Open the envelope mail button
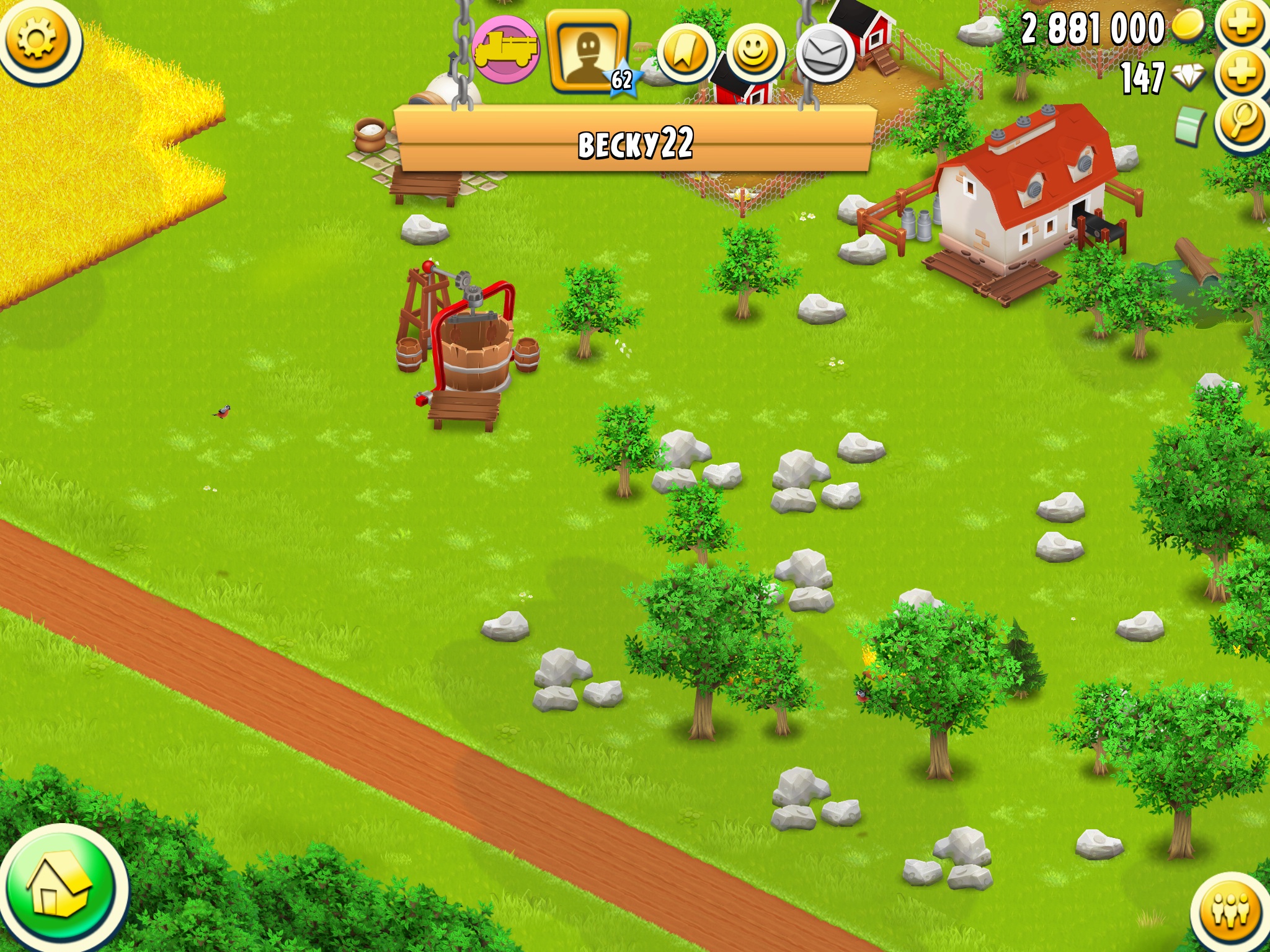This screenshot has height=952, width=1270. (x=824, y=54)
